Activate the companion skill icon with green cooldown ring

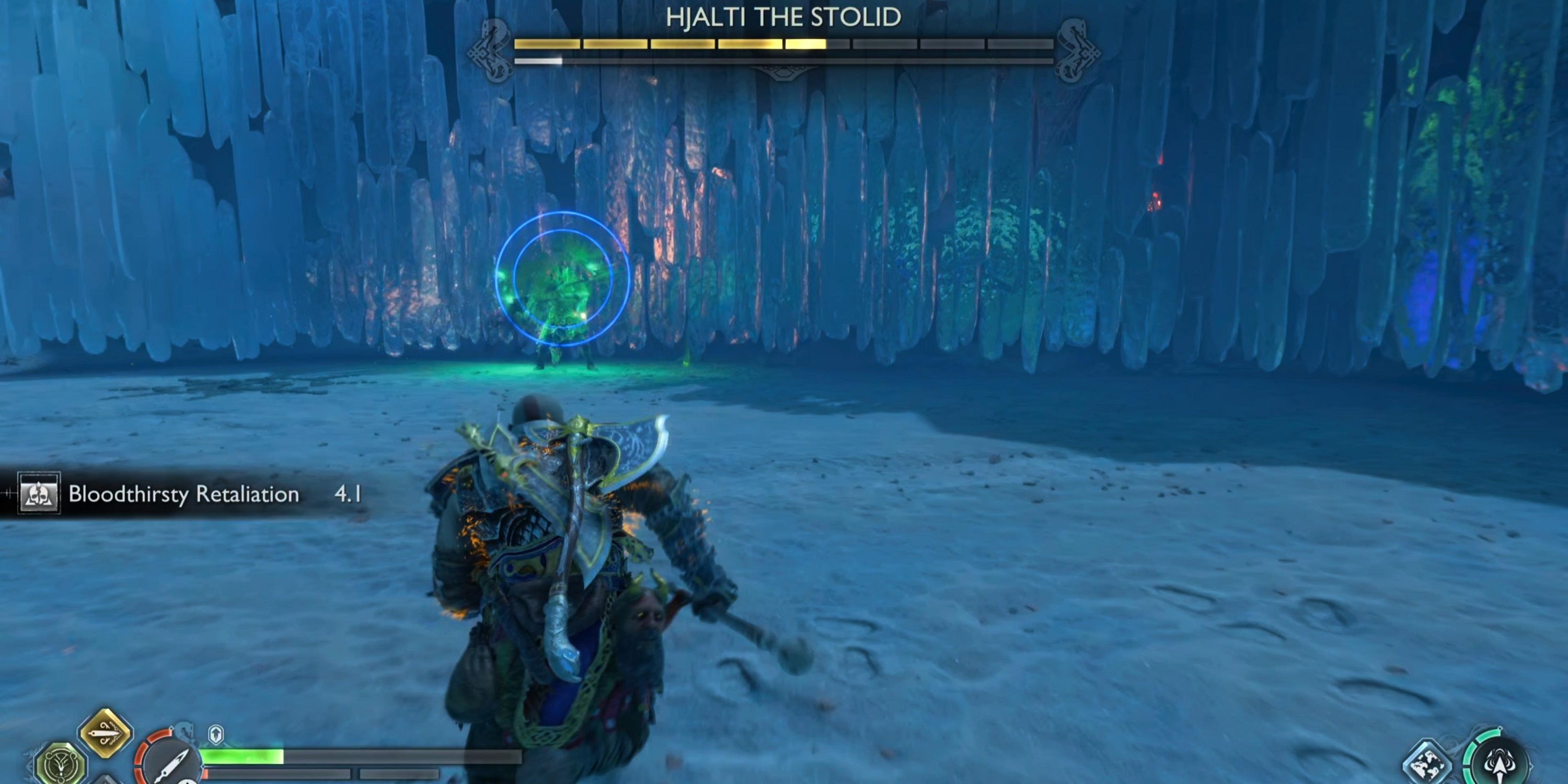(1500, 770)
